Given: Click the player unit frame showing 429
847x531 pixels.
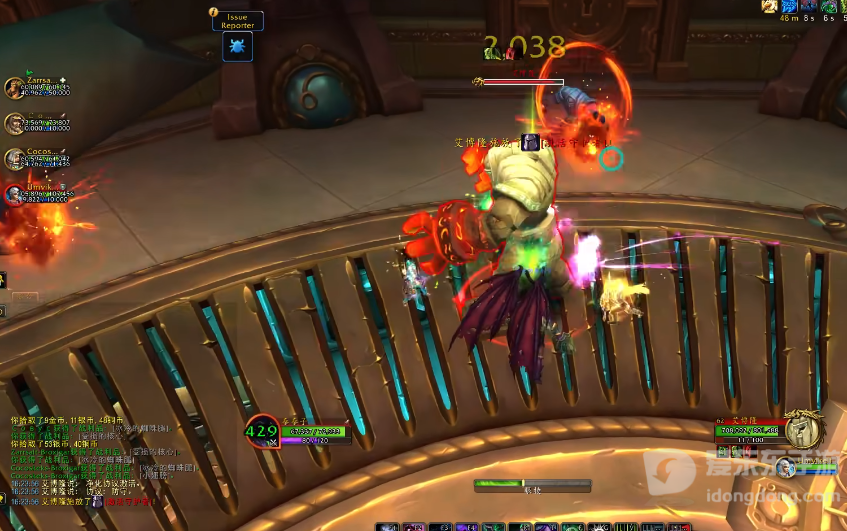Looking at the screenshot, I should pos(262,432).
